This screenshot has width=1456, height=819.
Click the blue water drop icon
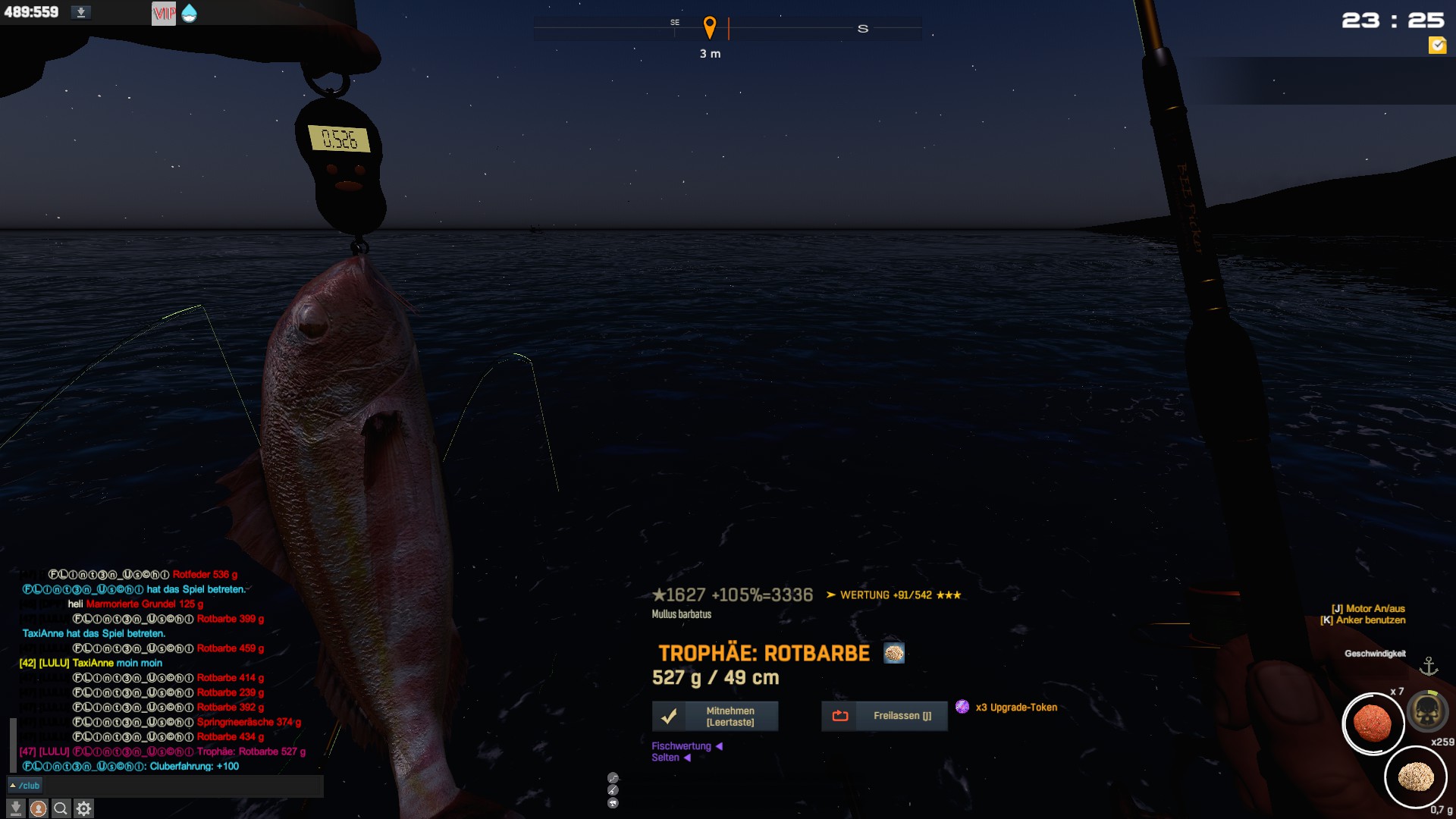tap(190, 13)
